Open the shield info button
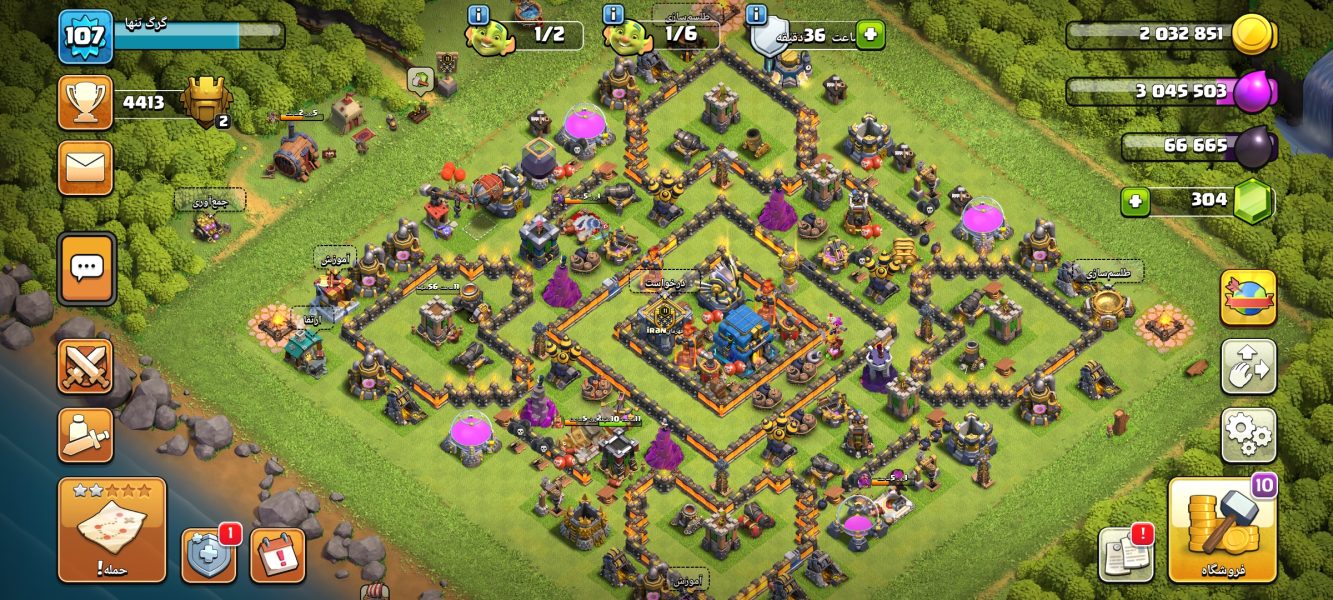The height and width of the screenshot is (600, 1333). [209, 555]
